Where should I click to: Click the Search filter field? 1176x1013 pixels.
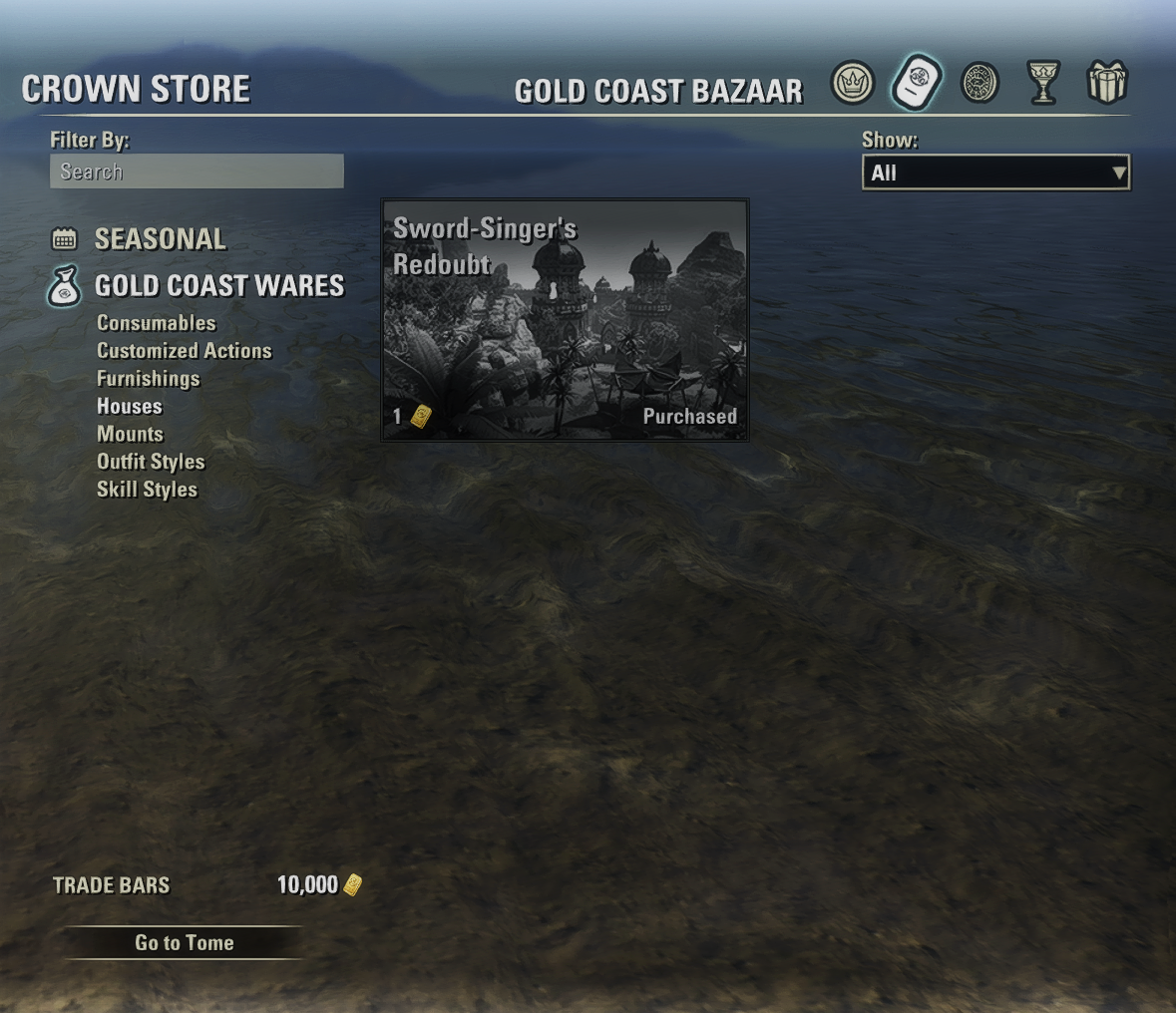(196, 171)
